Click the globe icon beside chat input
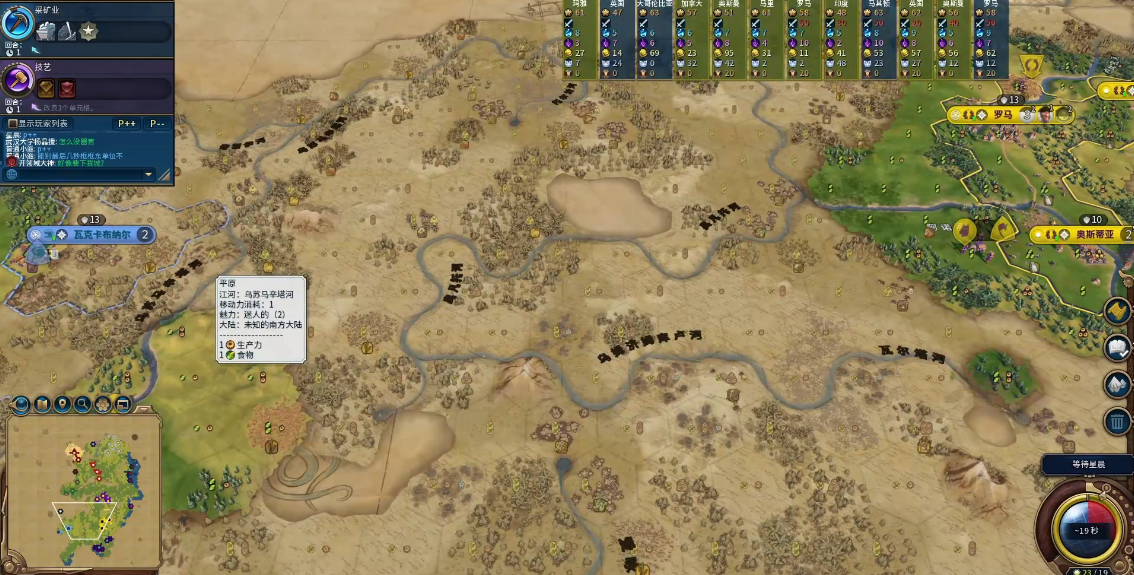 tap(12, 174)
